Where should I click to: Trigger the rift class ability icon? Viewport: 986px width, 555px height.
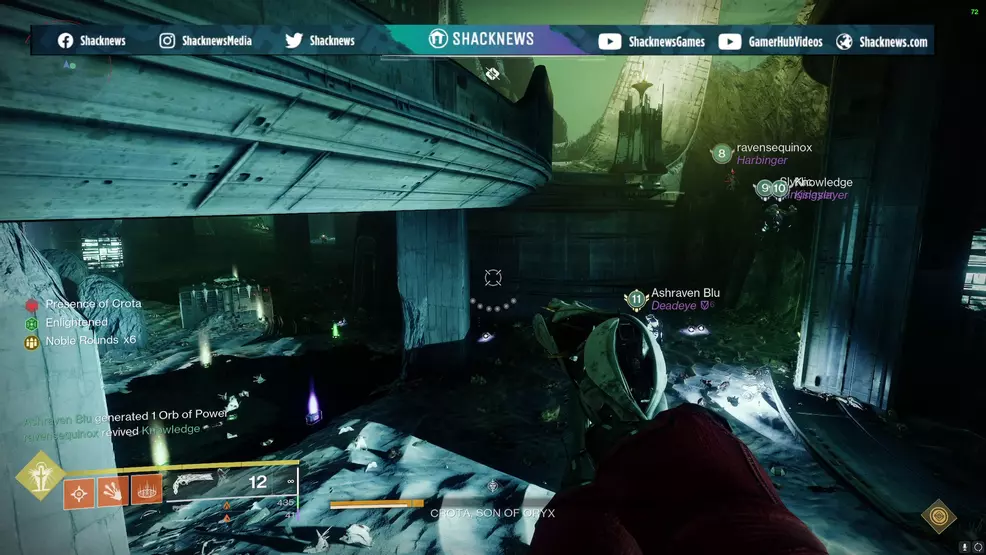click(x=146, y=491)
